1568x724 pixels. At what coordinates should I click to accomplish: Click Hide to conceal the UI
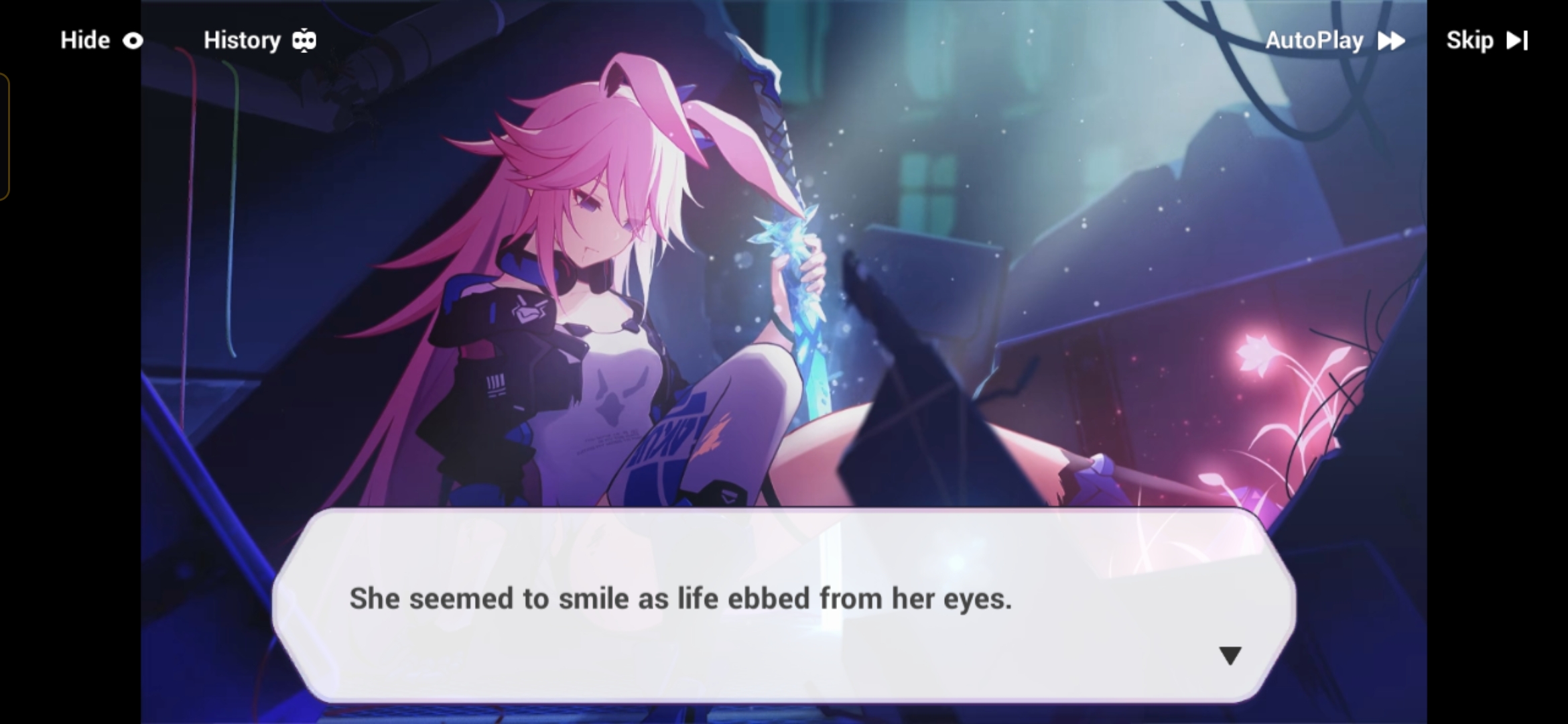[x=84, y=41]
